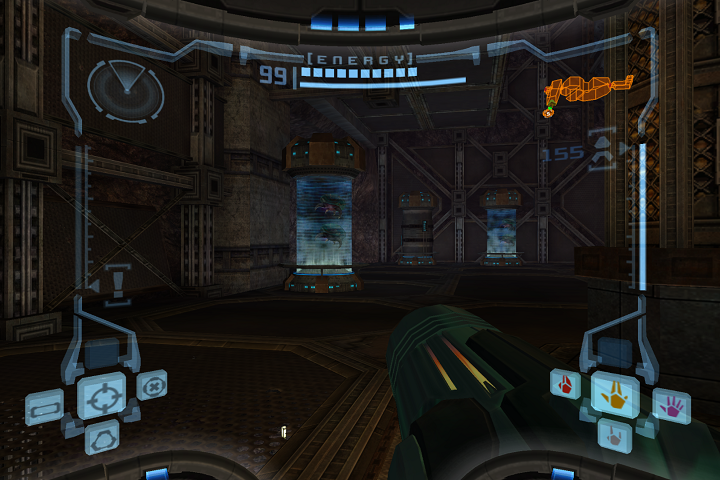Choose the red Plasma Beam icon
Viewport: 720px width, 480px height.
click(566, 384)
